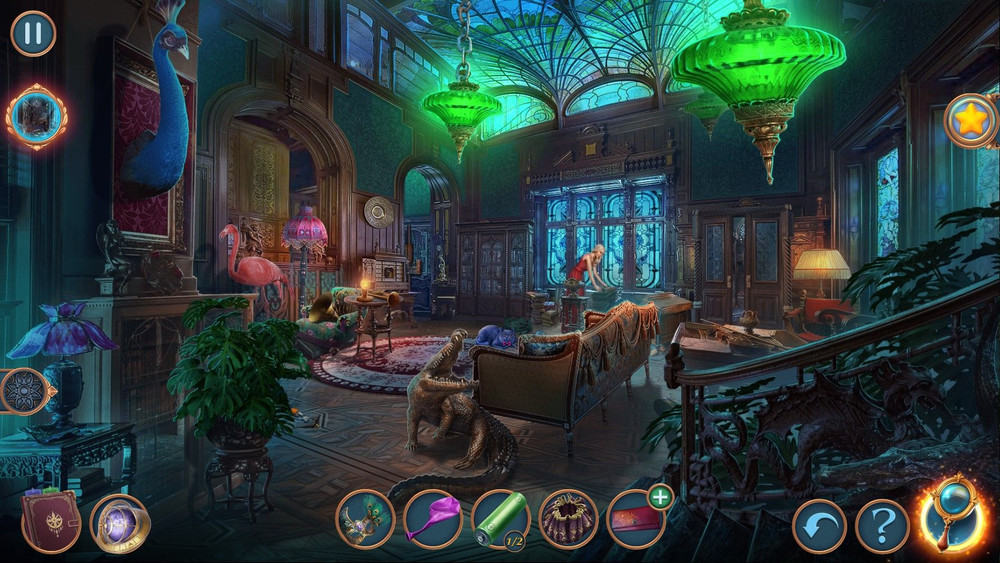Open the gold star achievements button
Image resolution: width=1000 pixels, height=563 pixels.
[x=970, y=121]
